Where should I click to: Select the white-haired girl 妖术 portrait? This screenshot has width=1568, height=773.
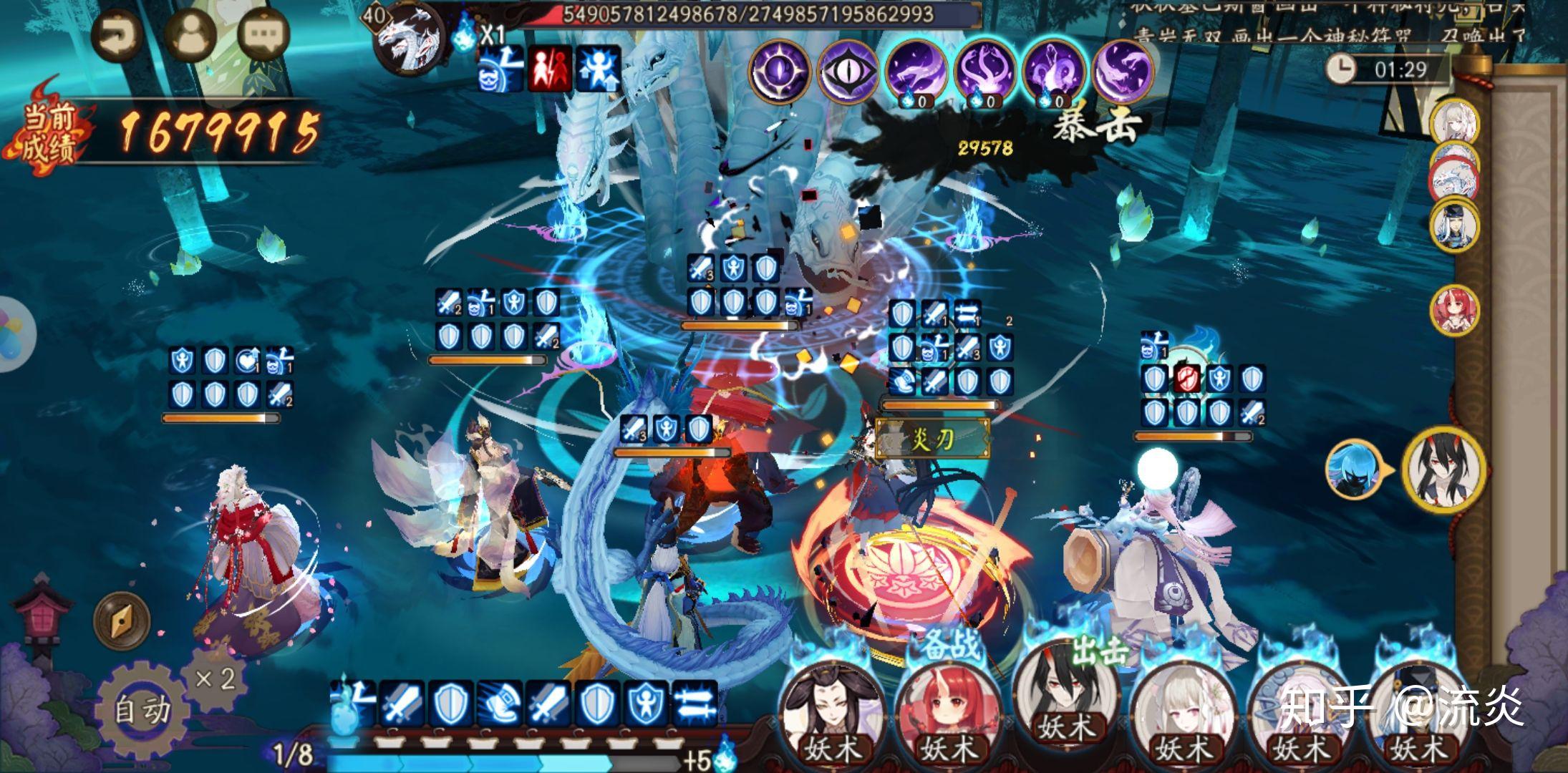tap(1183, 714)
